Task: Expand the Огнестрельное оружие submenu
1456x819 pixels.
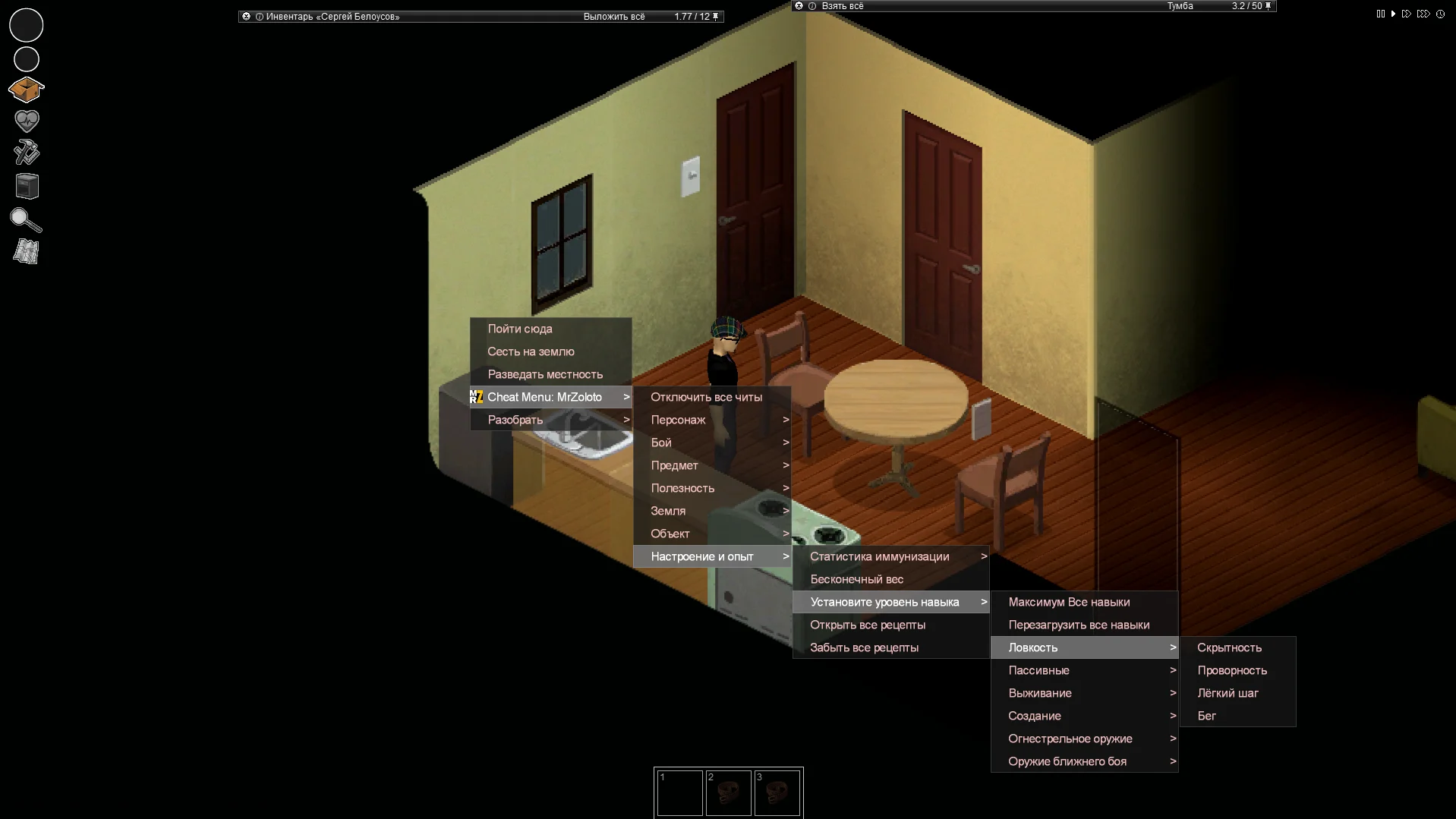Action: 1070,739
